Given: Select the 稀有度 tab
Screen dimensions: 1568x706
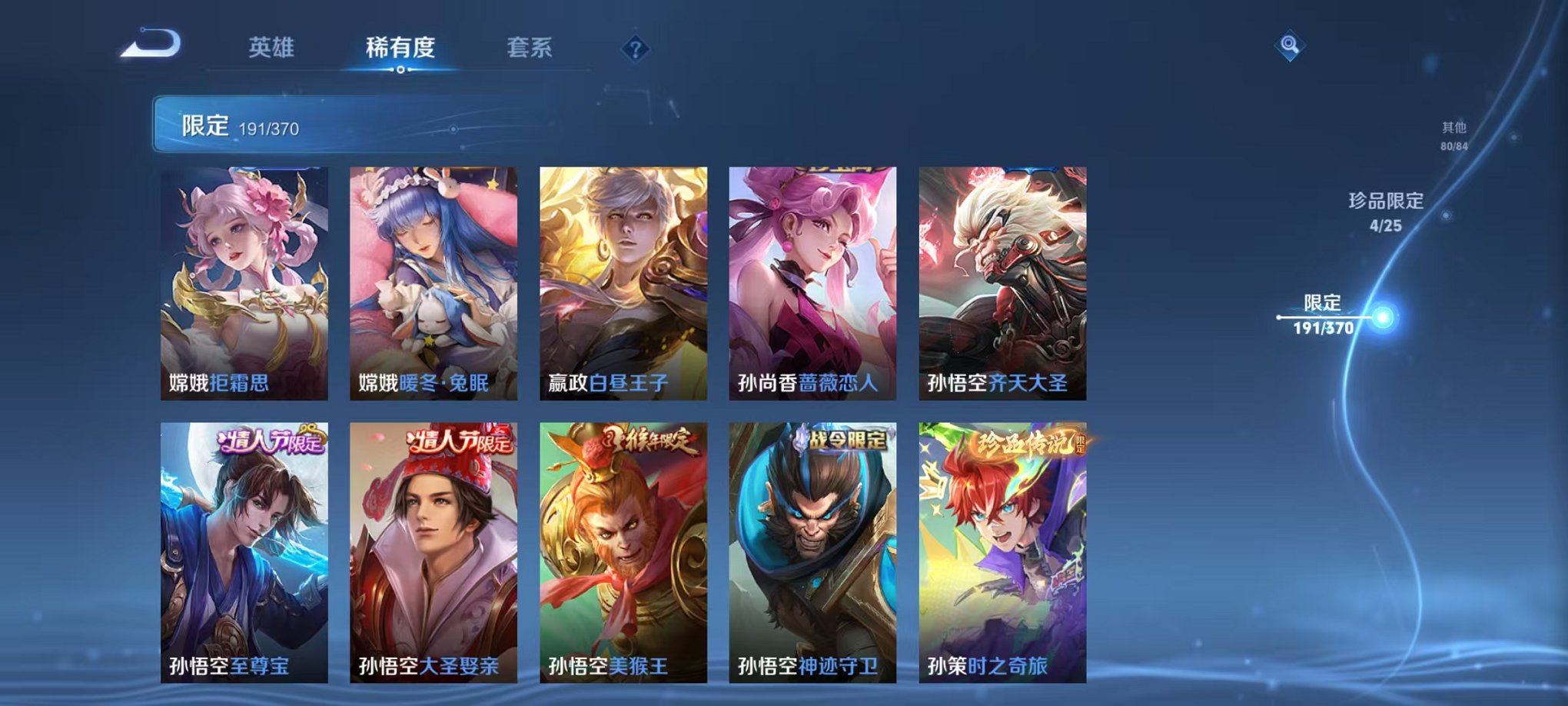Looking at the screenshot, I should point(400,48).
